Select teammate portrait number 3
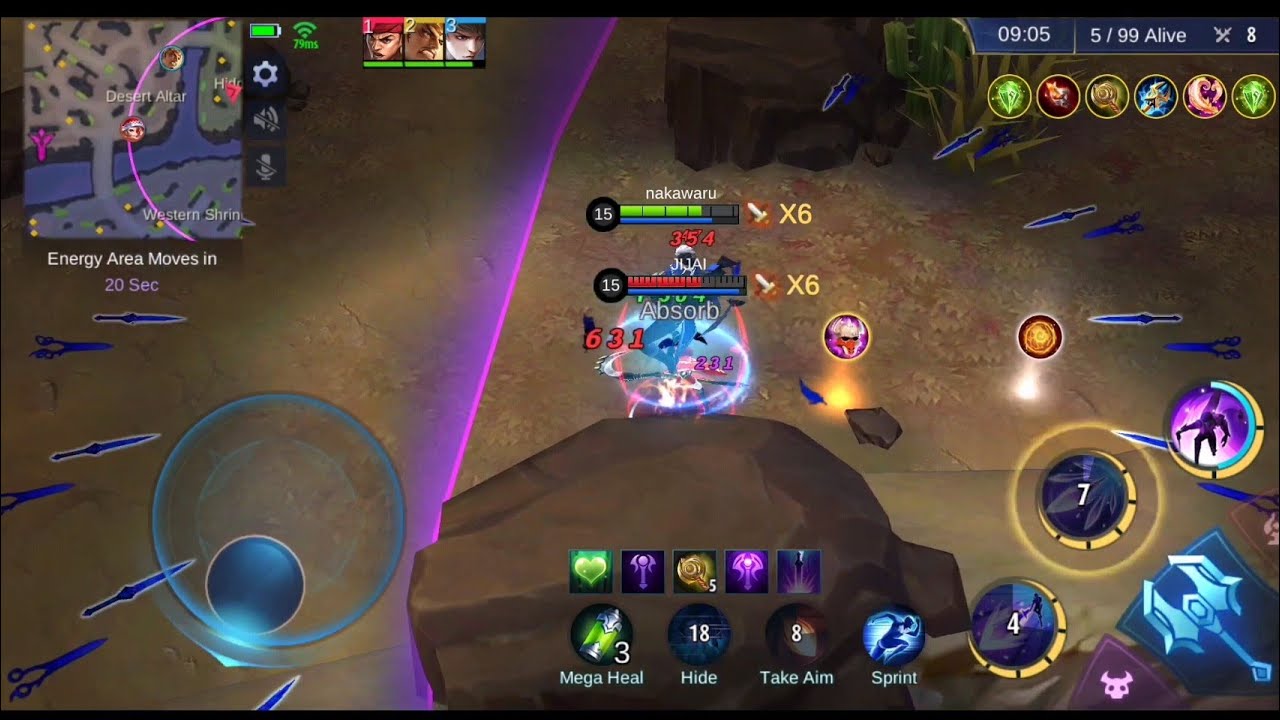 [x=465, y=42]
